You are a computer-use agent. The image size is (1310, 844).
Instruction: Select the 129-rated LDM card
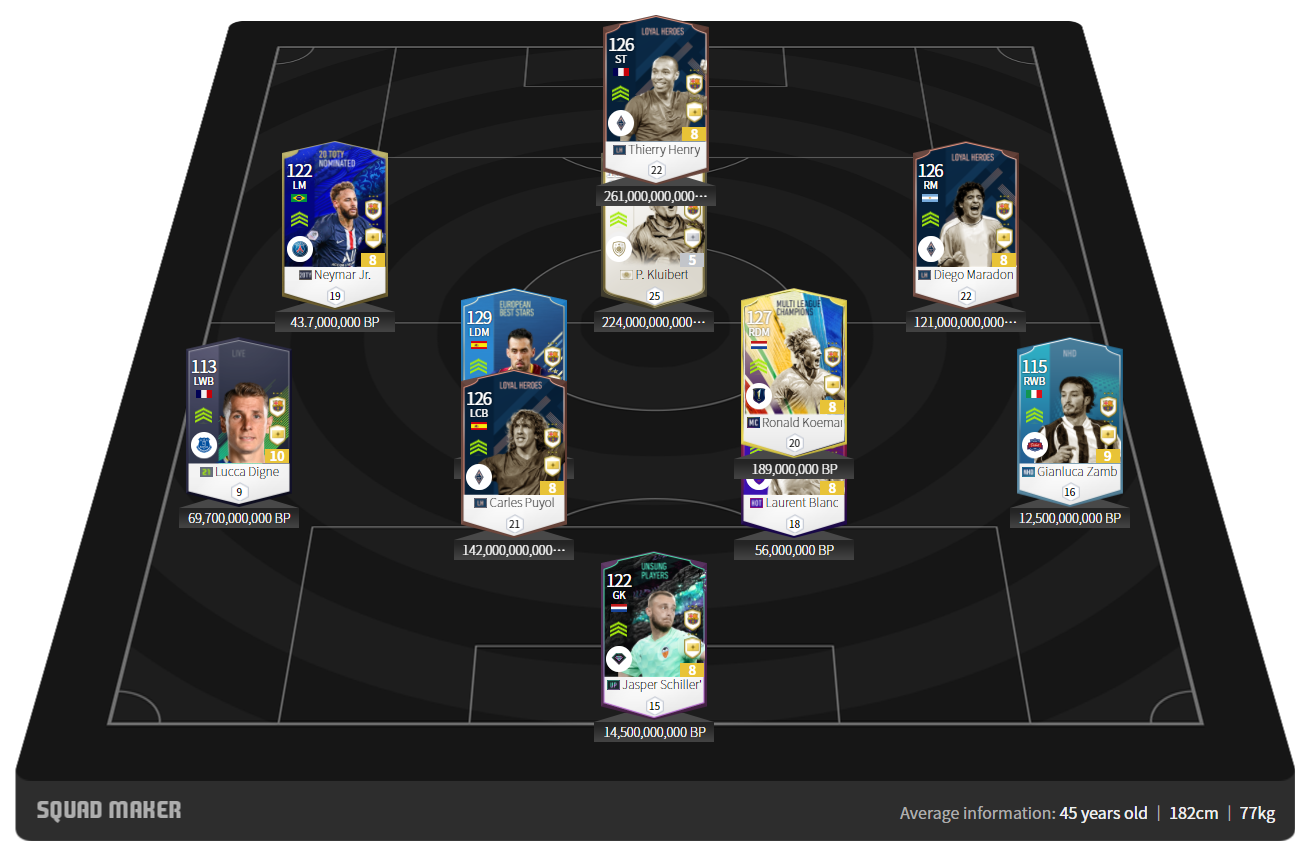click(x=513, y=335)
